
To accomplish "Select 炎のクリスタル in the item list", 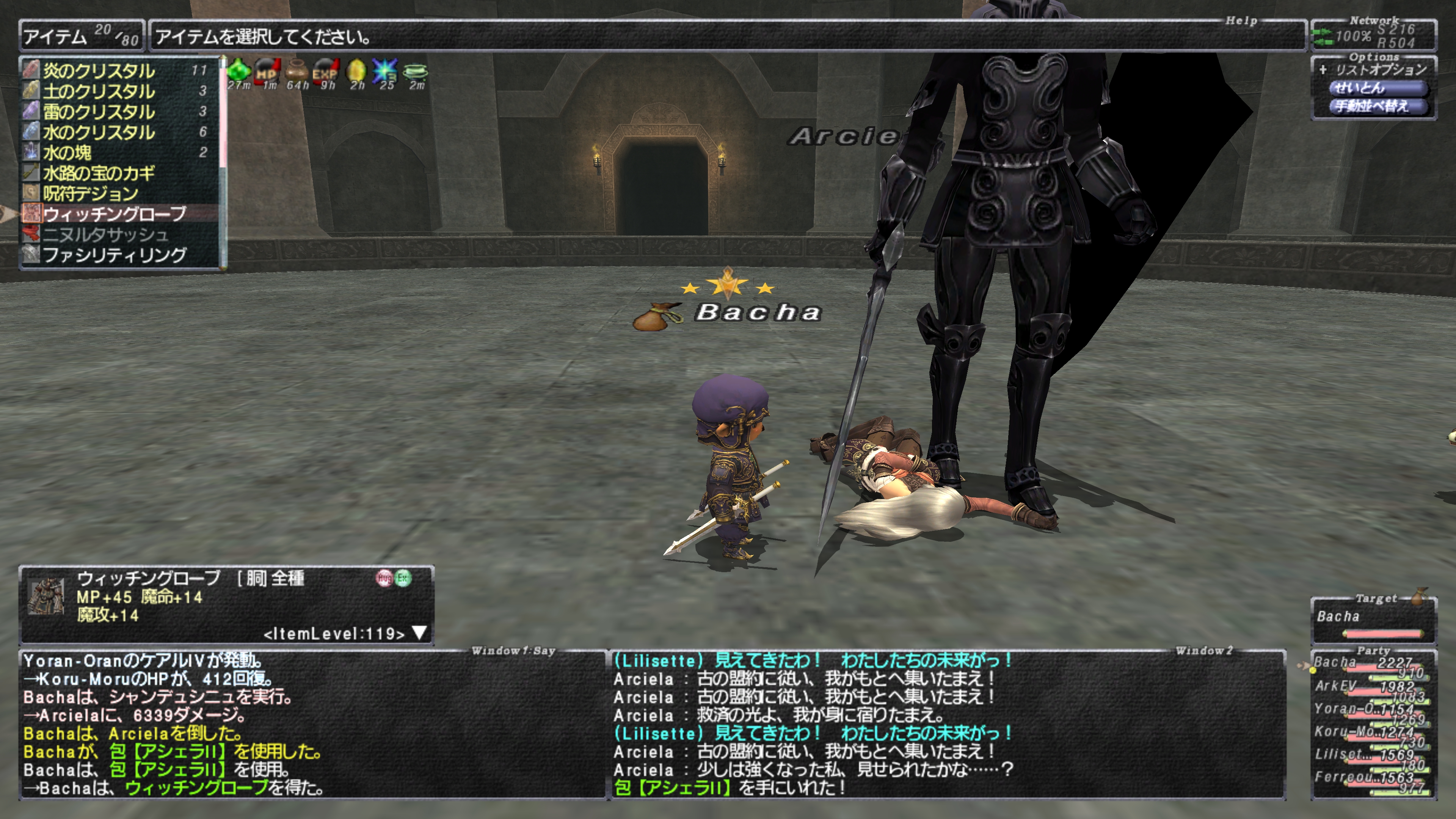I will [x=99, y=71].
